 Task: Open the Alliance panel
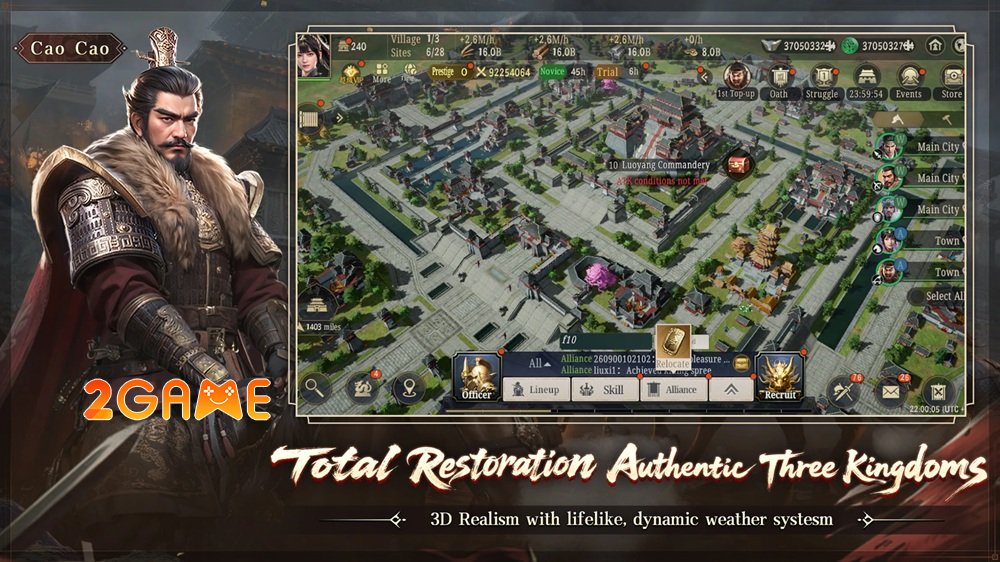(x=672, y=390)
